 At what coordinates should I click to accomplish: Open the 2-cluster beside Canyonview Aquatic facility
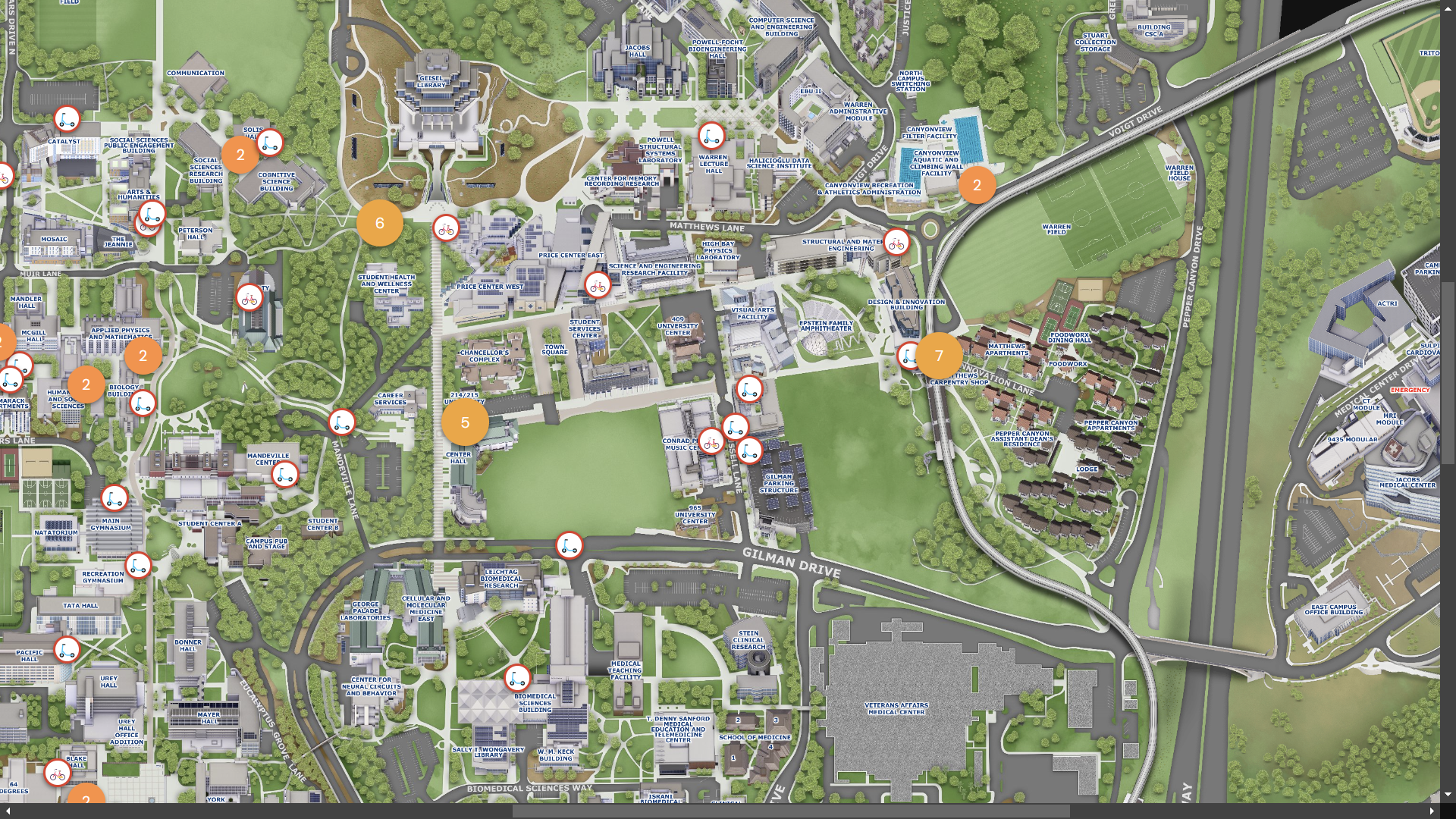[977, 185]
